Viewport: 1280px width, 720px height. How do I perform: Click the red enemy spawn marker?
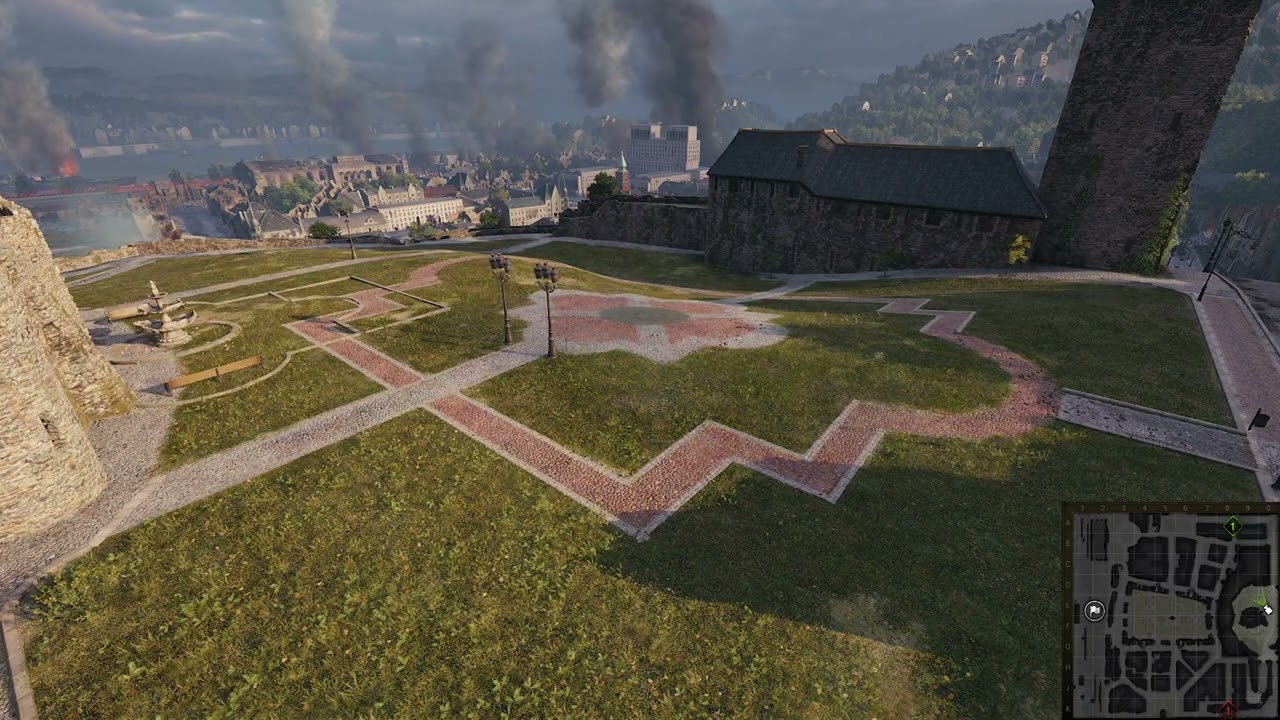point(1228,710)
